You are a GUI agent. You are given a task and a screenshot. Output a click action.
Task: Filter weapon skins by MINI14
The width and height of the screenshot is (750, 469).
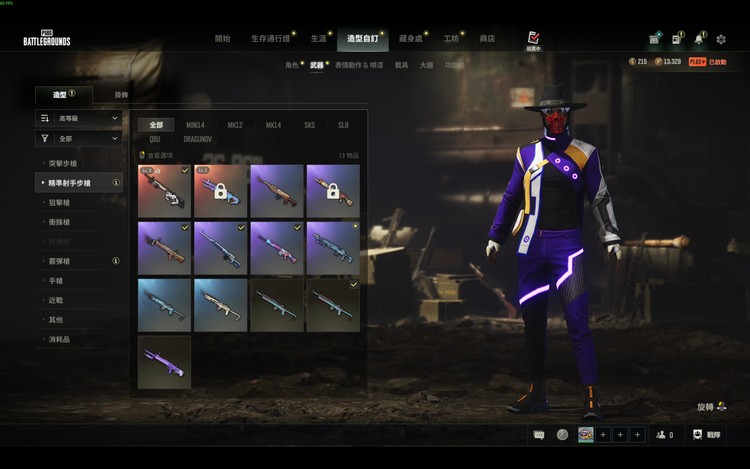tap(195, 125)
